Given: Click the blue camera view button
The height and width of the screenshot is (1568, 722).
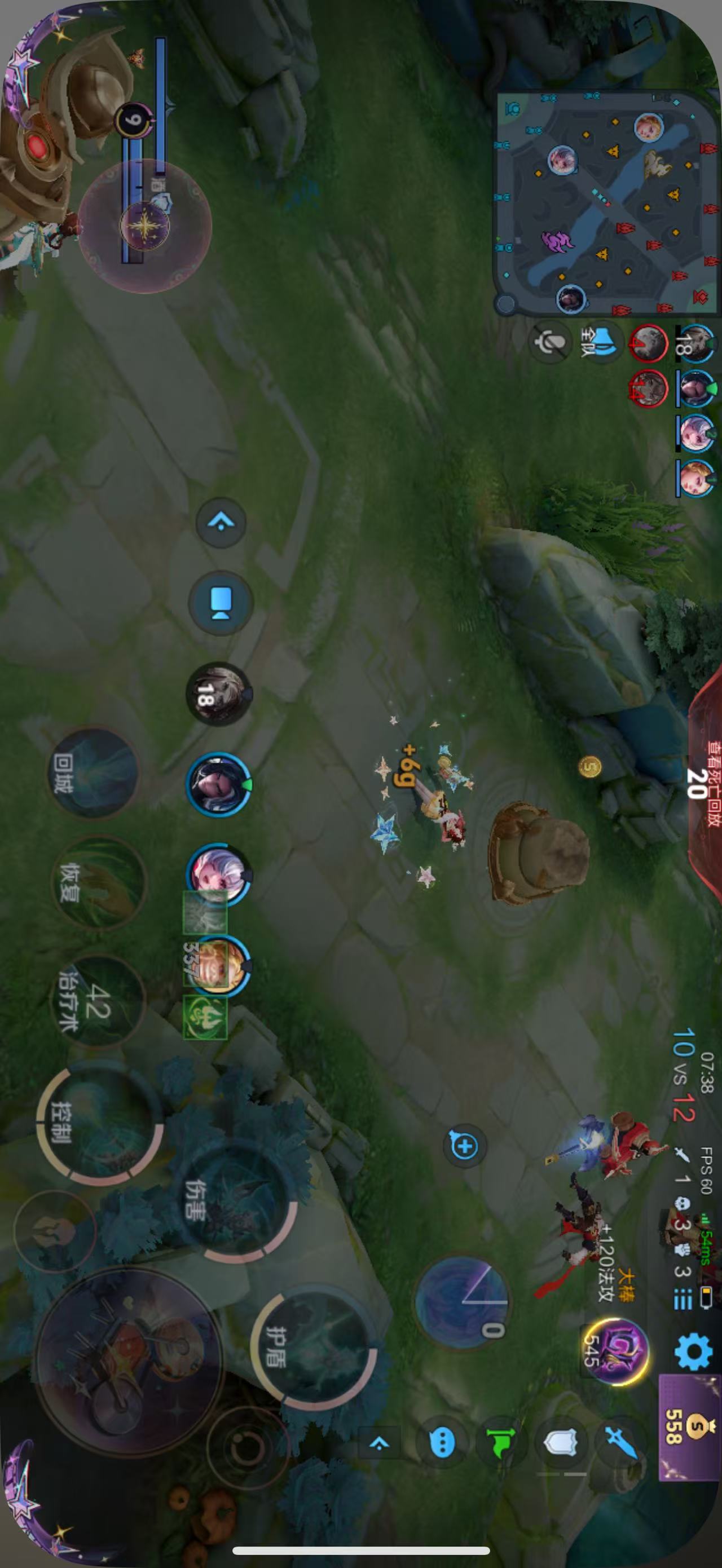Looking at the screenshot, I should [x=221, y=603].
